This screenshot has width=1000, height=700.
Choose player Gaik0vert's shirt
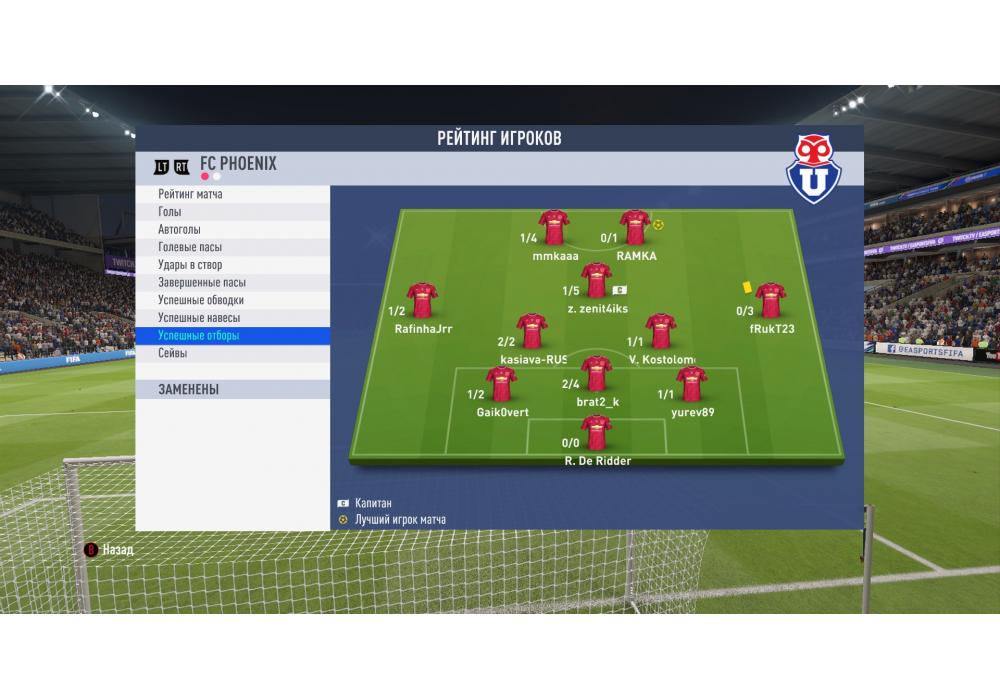coord(501,384)
